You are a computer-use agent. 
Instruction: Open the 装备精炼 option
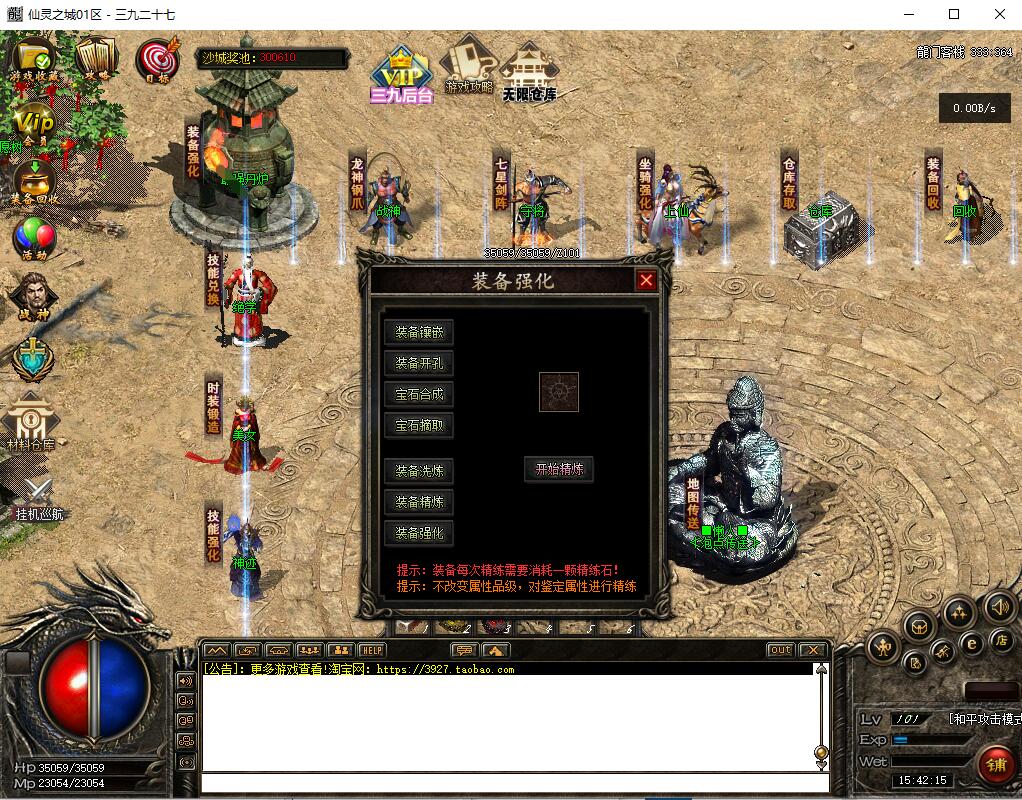pyautogui.click(x=419, y=502)
